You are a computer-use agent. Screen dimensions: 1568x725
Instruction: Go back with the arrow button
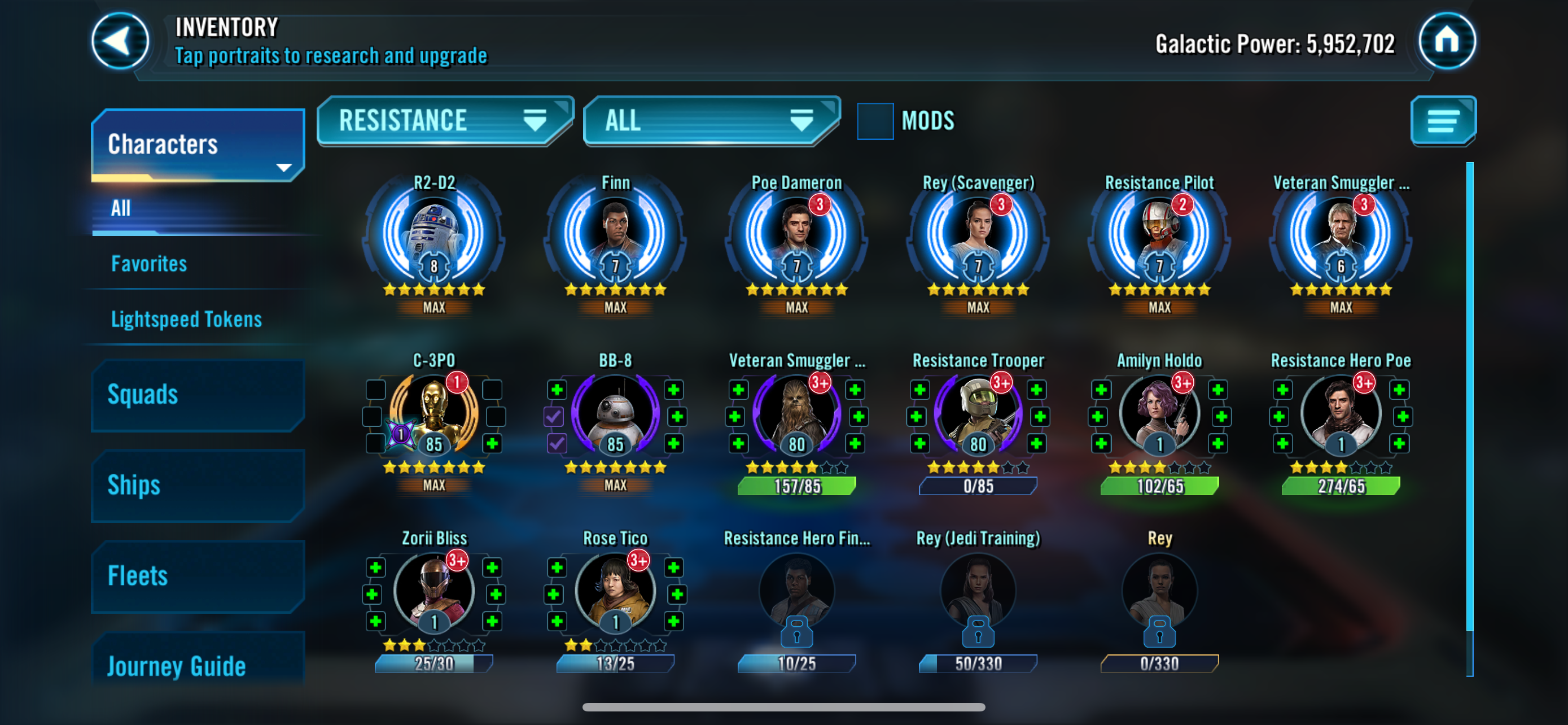point(120,41)
